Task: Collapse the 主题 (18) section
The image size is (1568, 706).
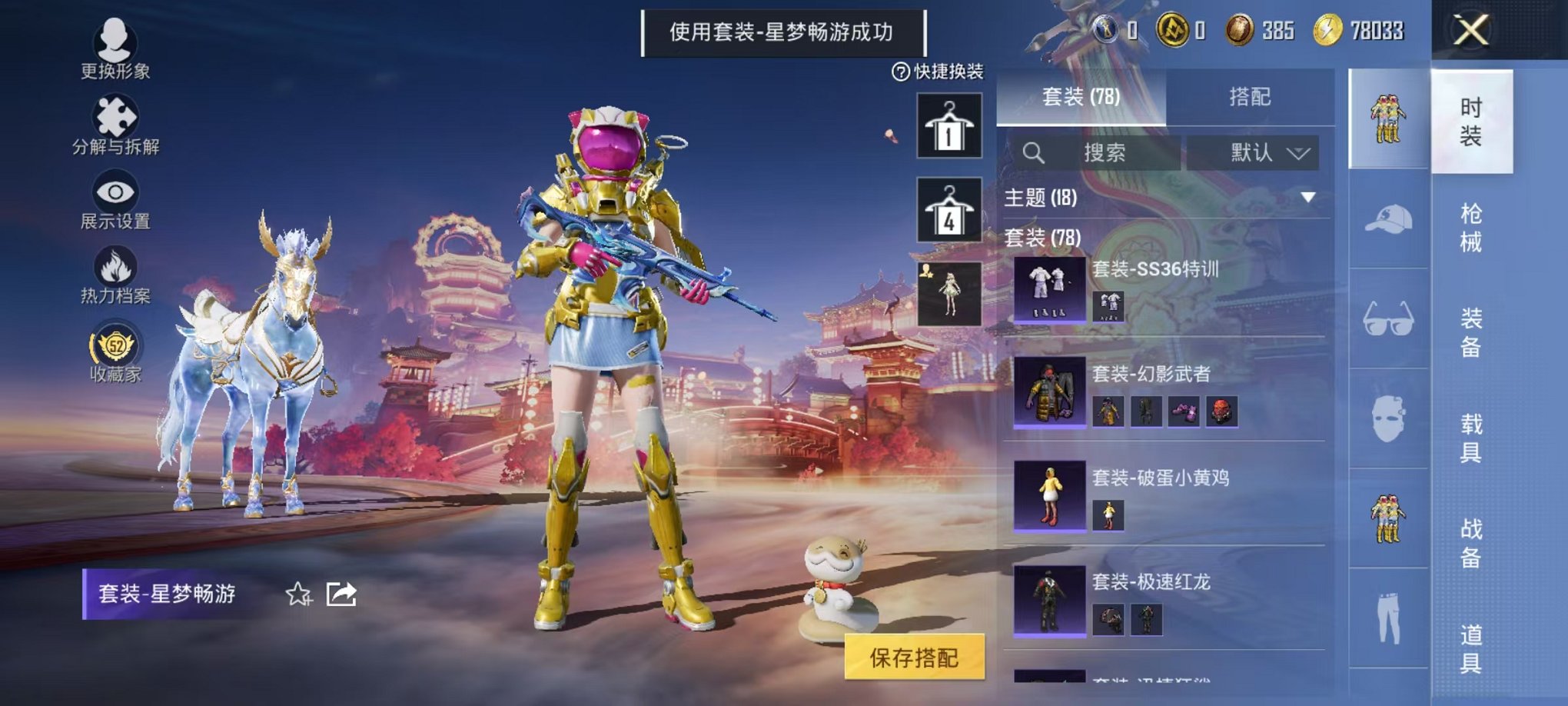Action: (1307, 196)
